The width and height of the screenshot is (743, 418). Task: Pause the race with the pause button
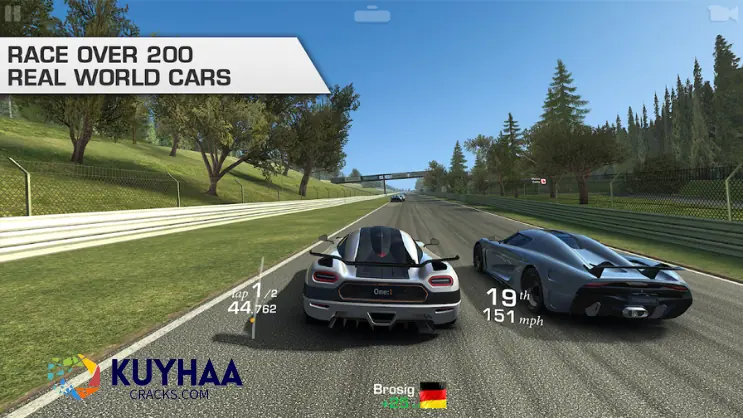[12, 12]
